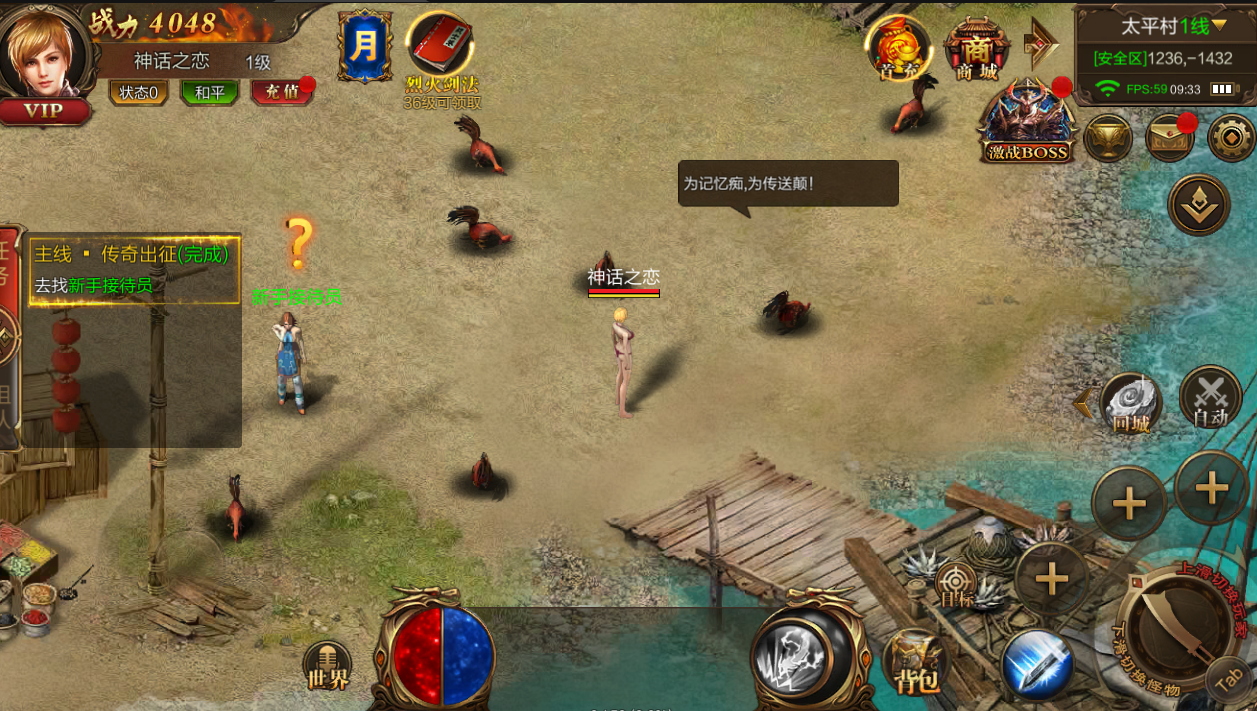Image resolution: width=1257 pixels, height=711 pixels.
Task: Open the 充值 recharge button
Action: click(280, 93)
